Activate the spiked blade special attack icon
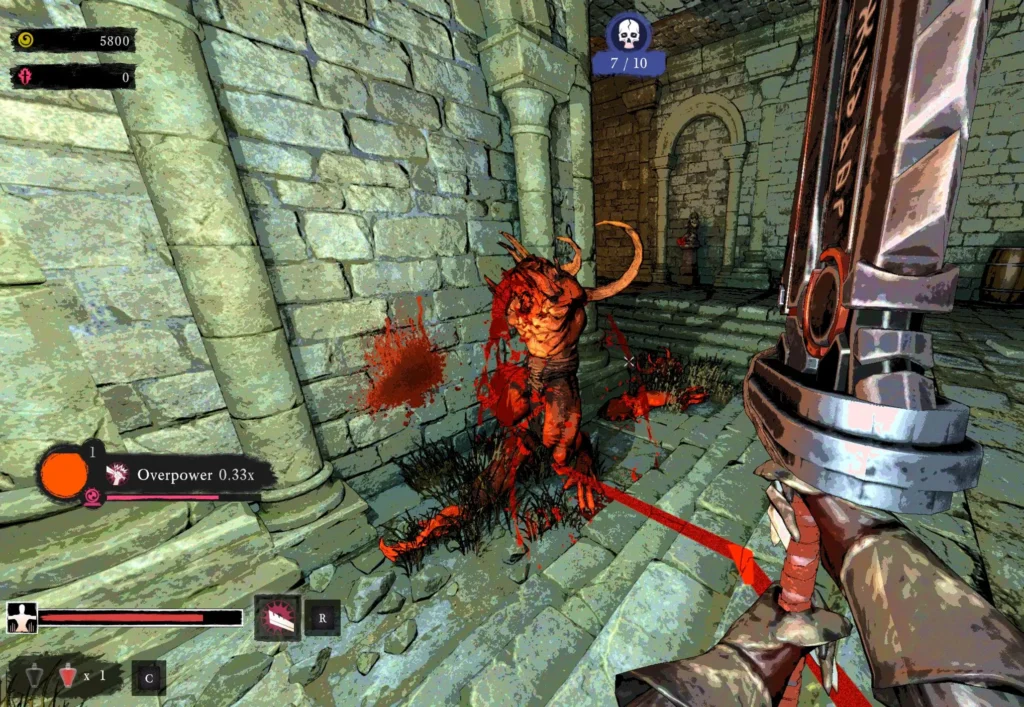 pyautogui.click(x=277, y=617)
